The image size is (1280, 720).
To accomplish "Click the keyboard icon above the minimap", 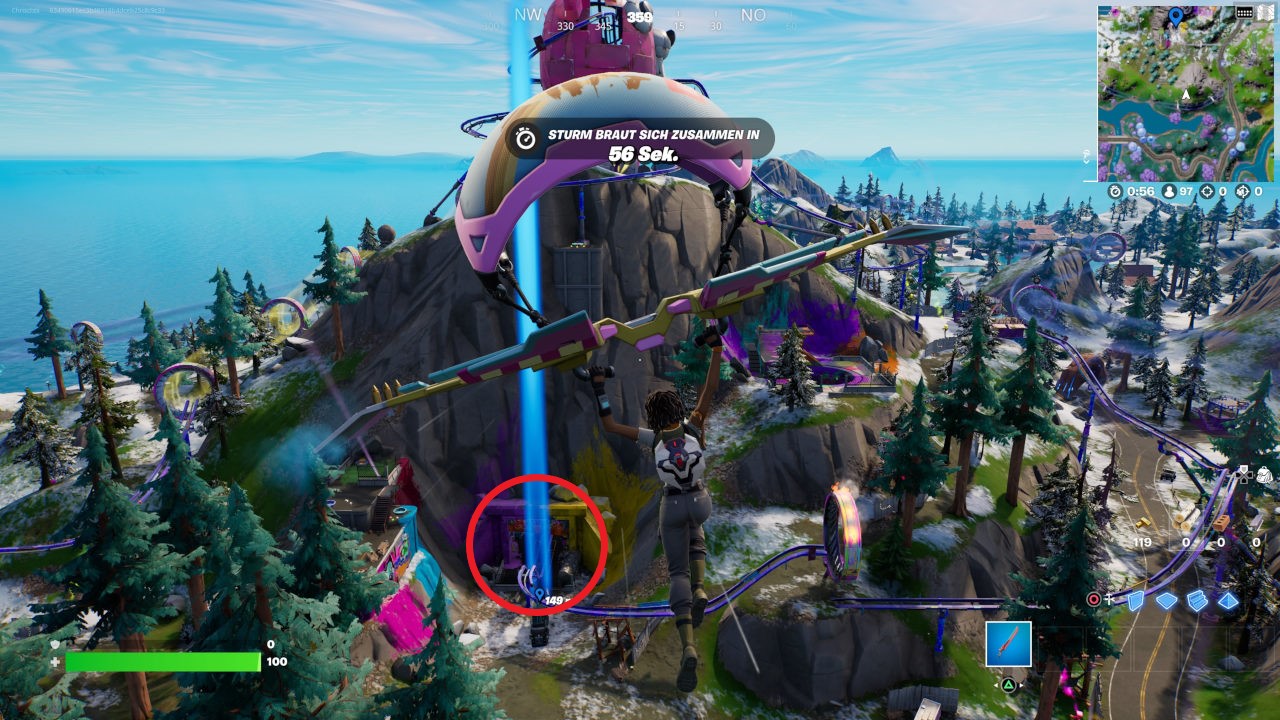I will 1244,12.
